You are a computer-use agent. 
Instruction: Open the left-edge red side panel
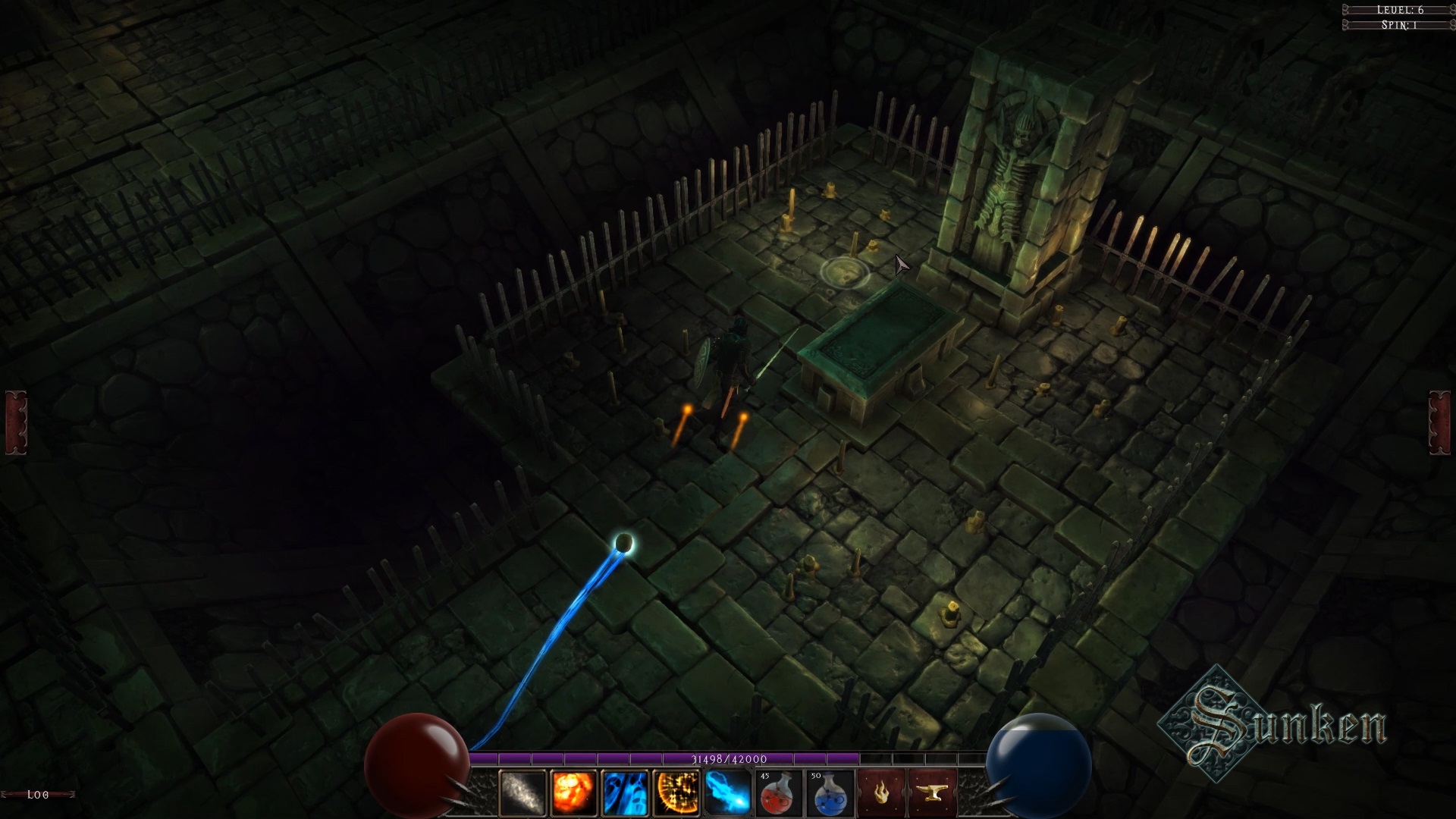pos(14,422)
